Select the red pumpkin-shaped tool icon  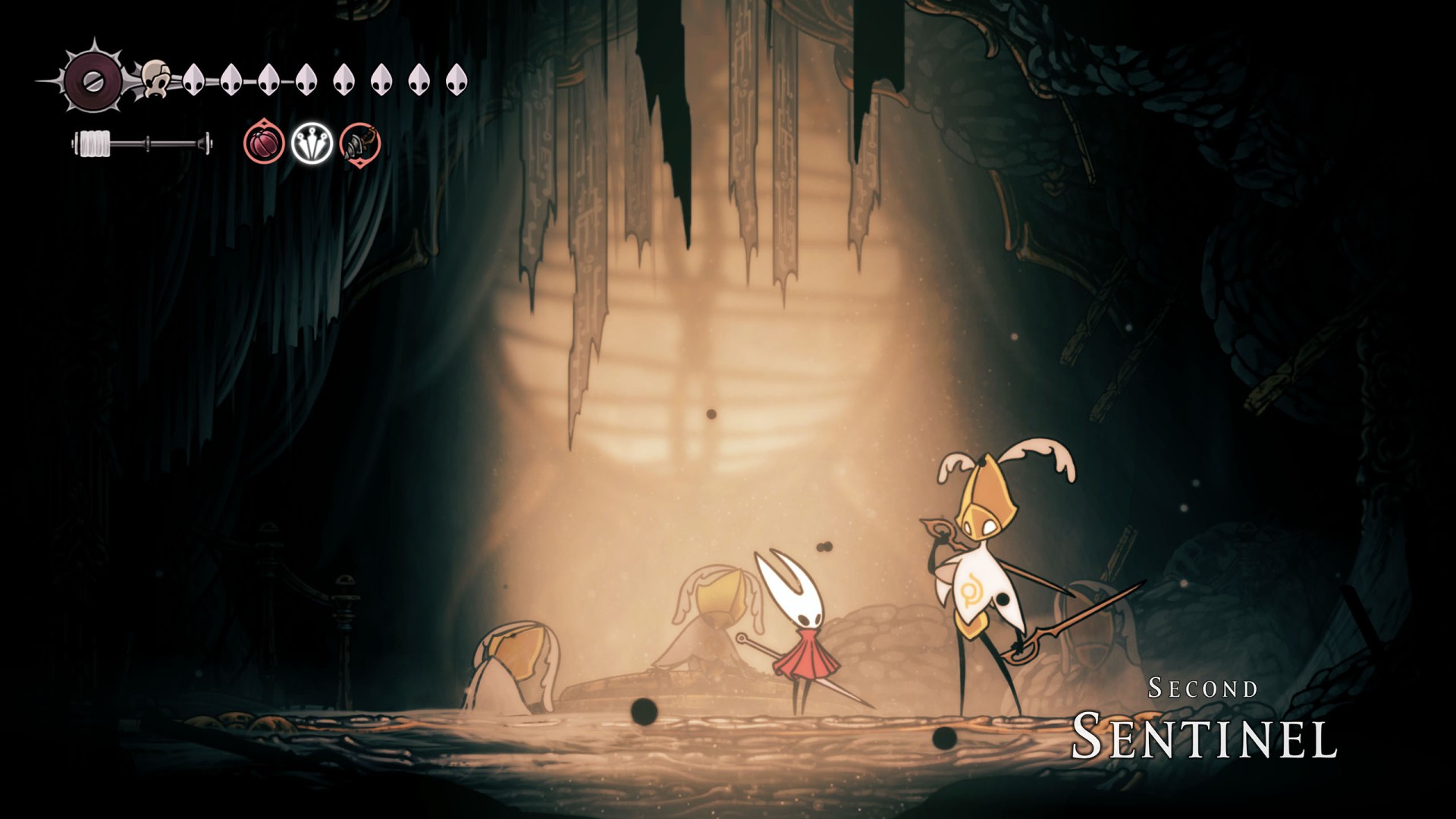click(265, 143)
